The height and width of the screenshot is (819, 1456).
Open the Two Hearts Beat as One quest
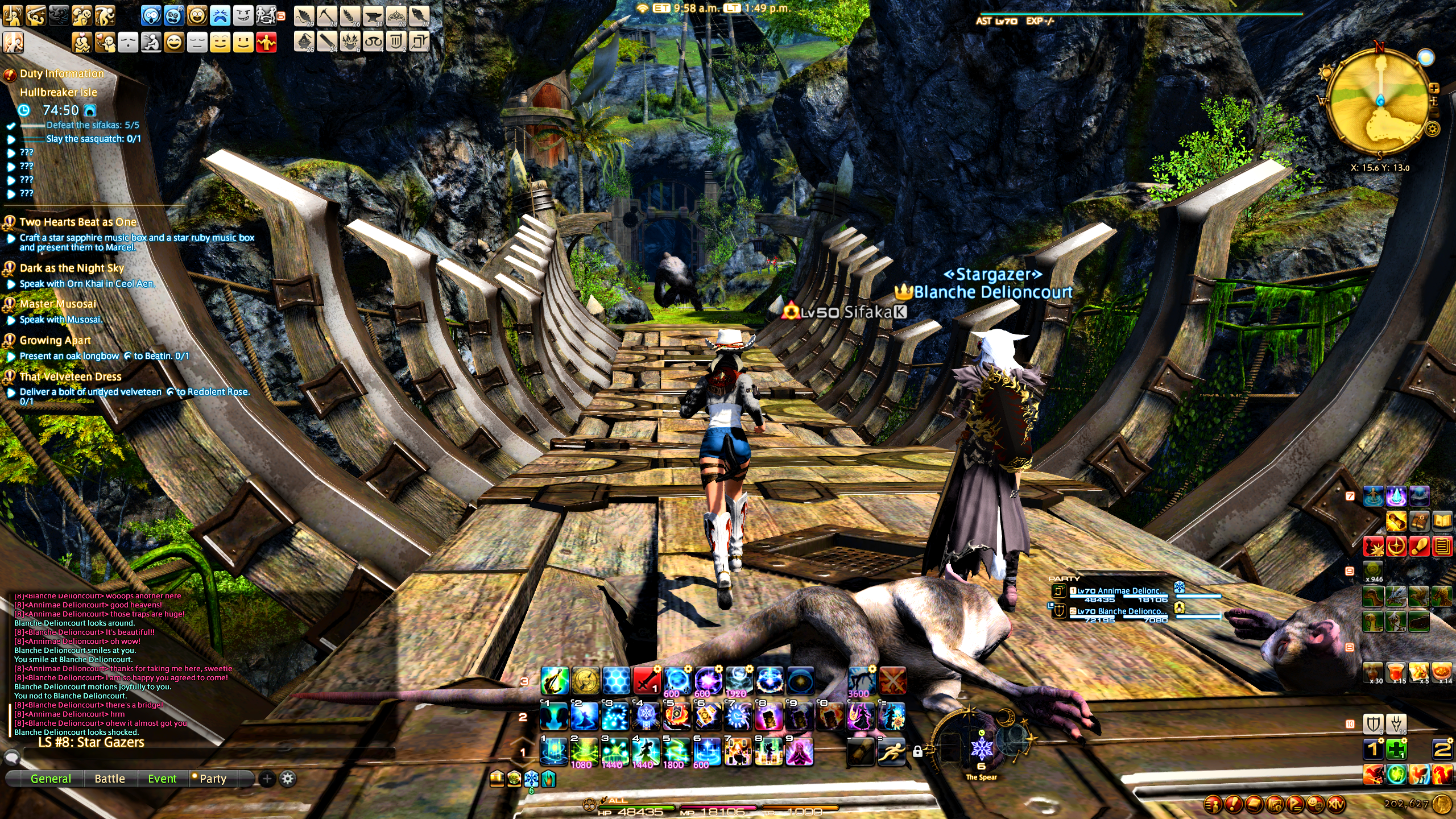(x=78, y=222)
